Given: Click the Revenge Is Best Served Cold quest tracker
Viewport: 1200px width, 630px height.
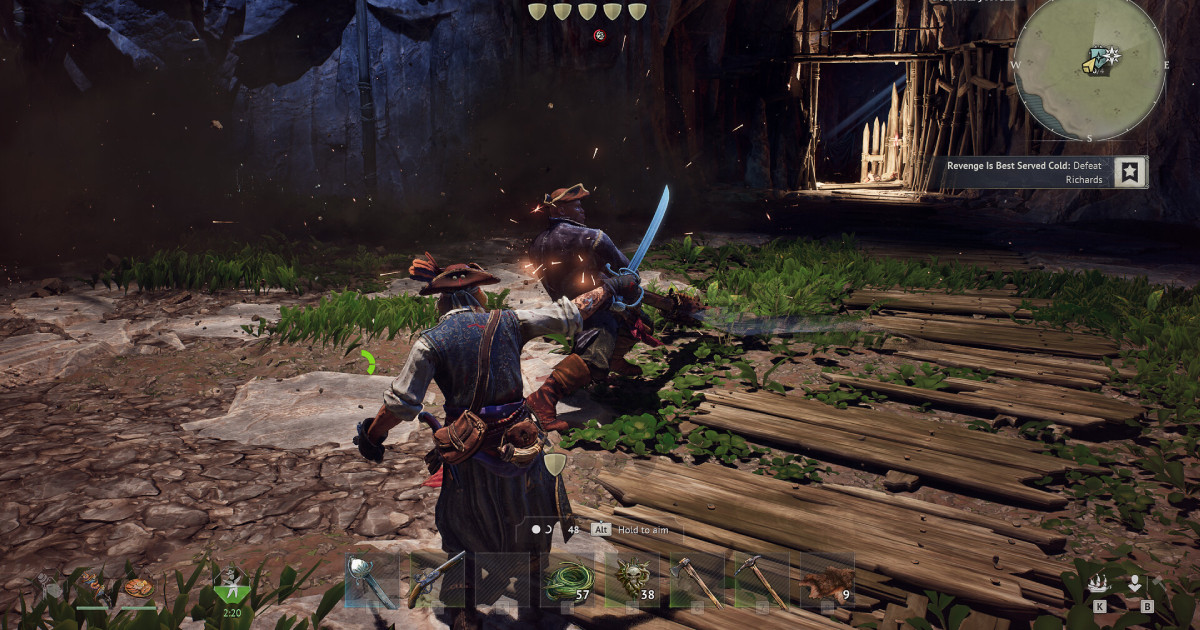Looking at the screenshot, I should 1030,172.
